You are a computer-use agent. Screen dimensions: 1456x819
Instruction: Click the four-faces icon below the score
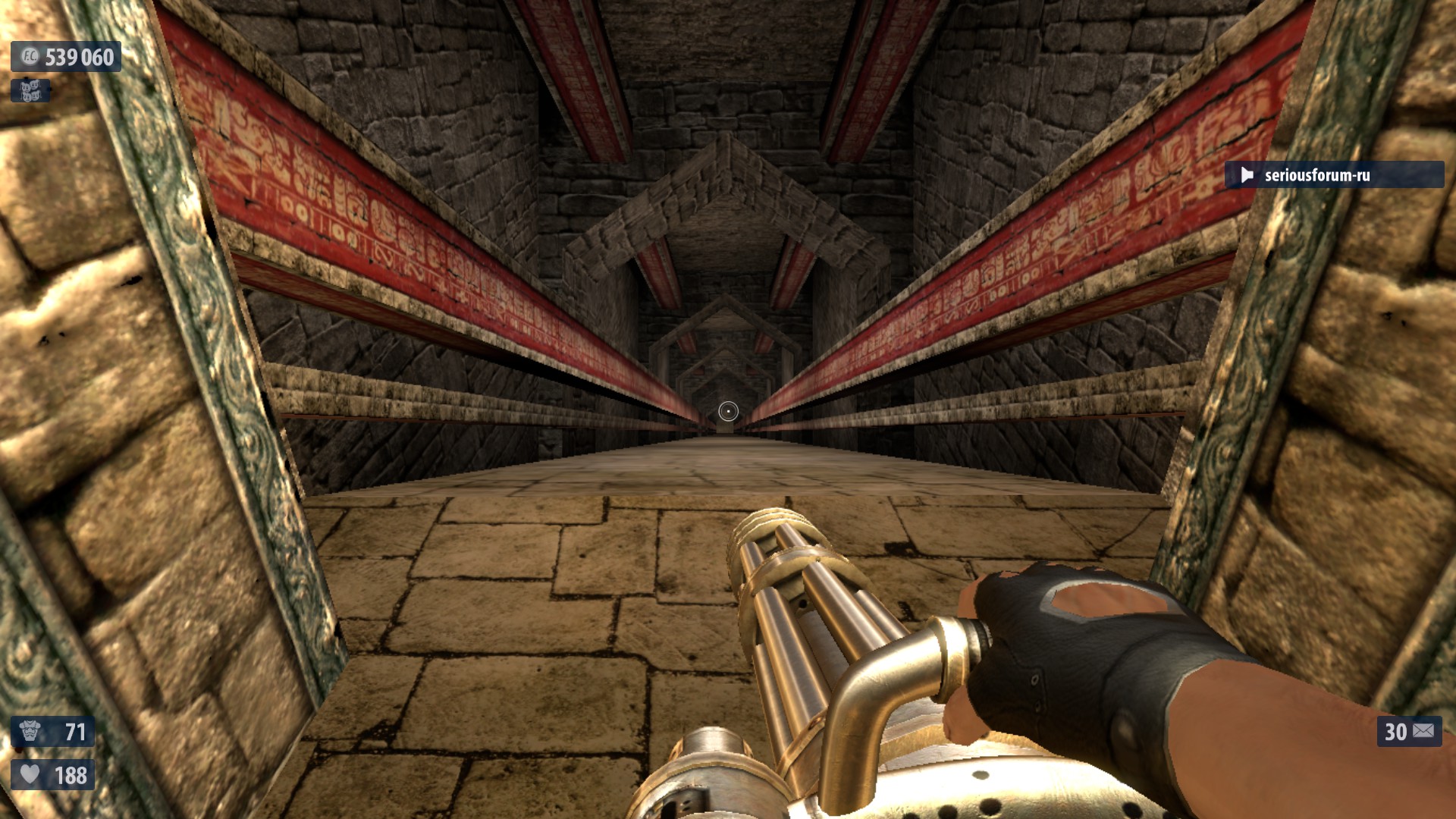tap(30, 91)
